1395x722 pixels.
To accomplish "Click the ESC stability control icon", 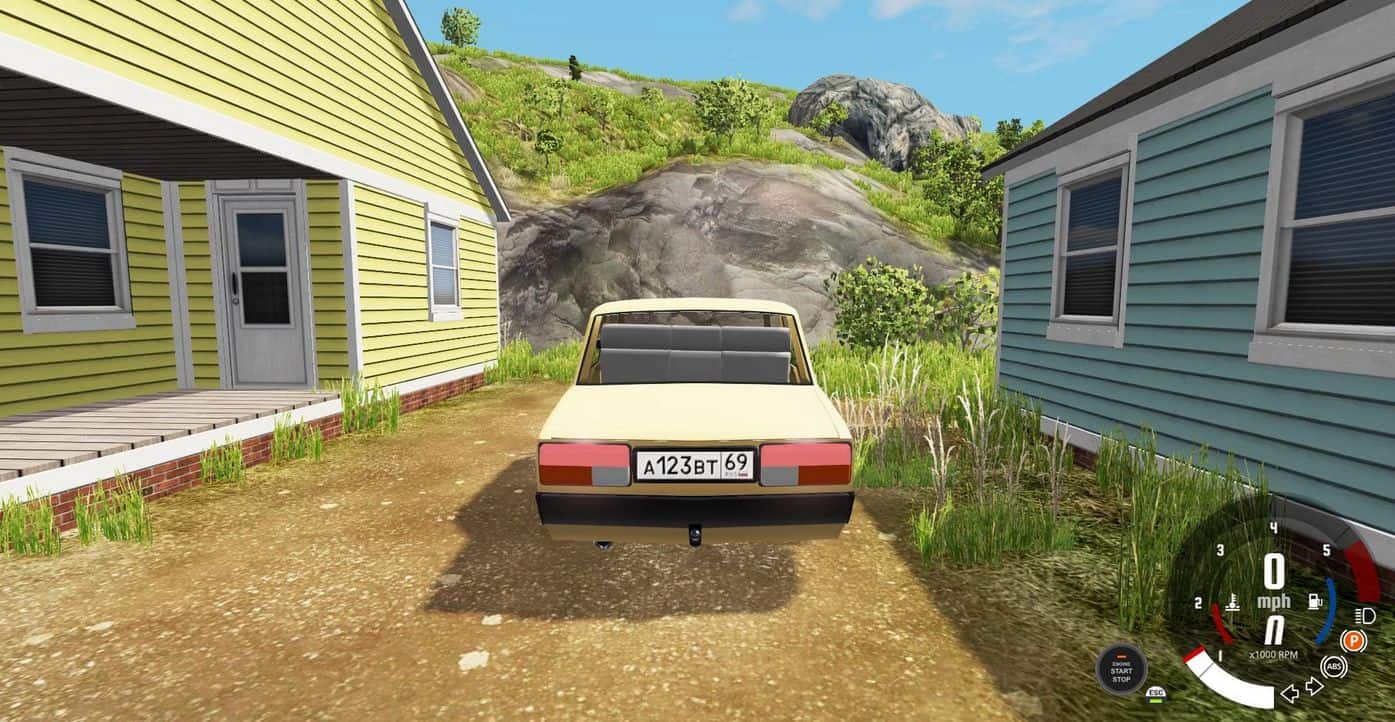I will pyautogui.click(x=1156, y=692).
